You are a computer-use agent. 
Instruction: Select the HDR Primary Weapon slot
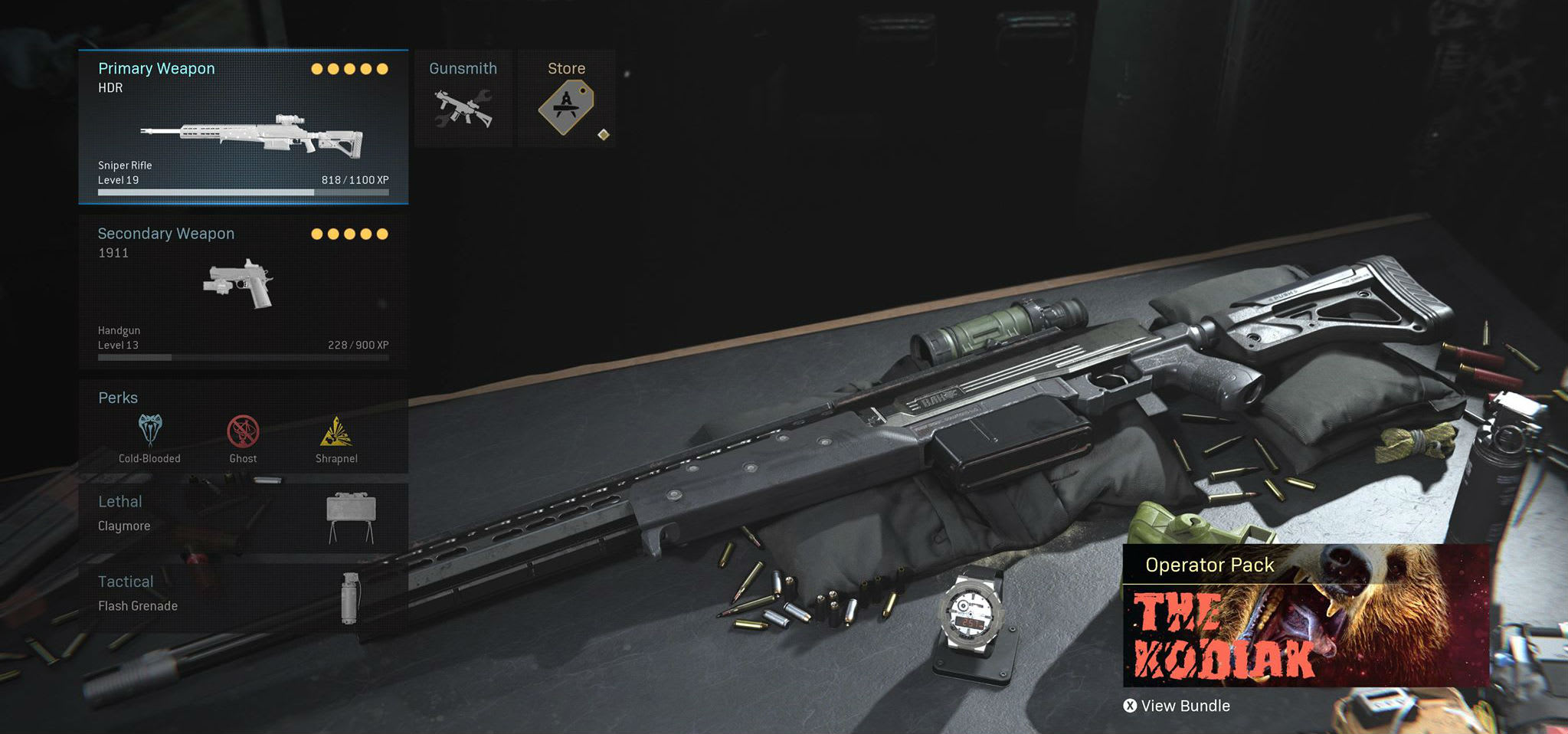243,127
